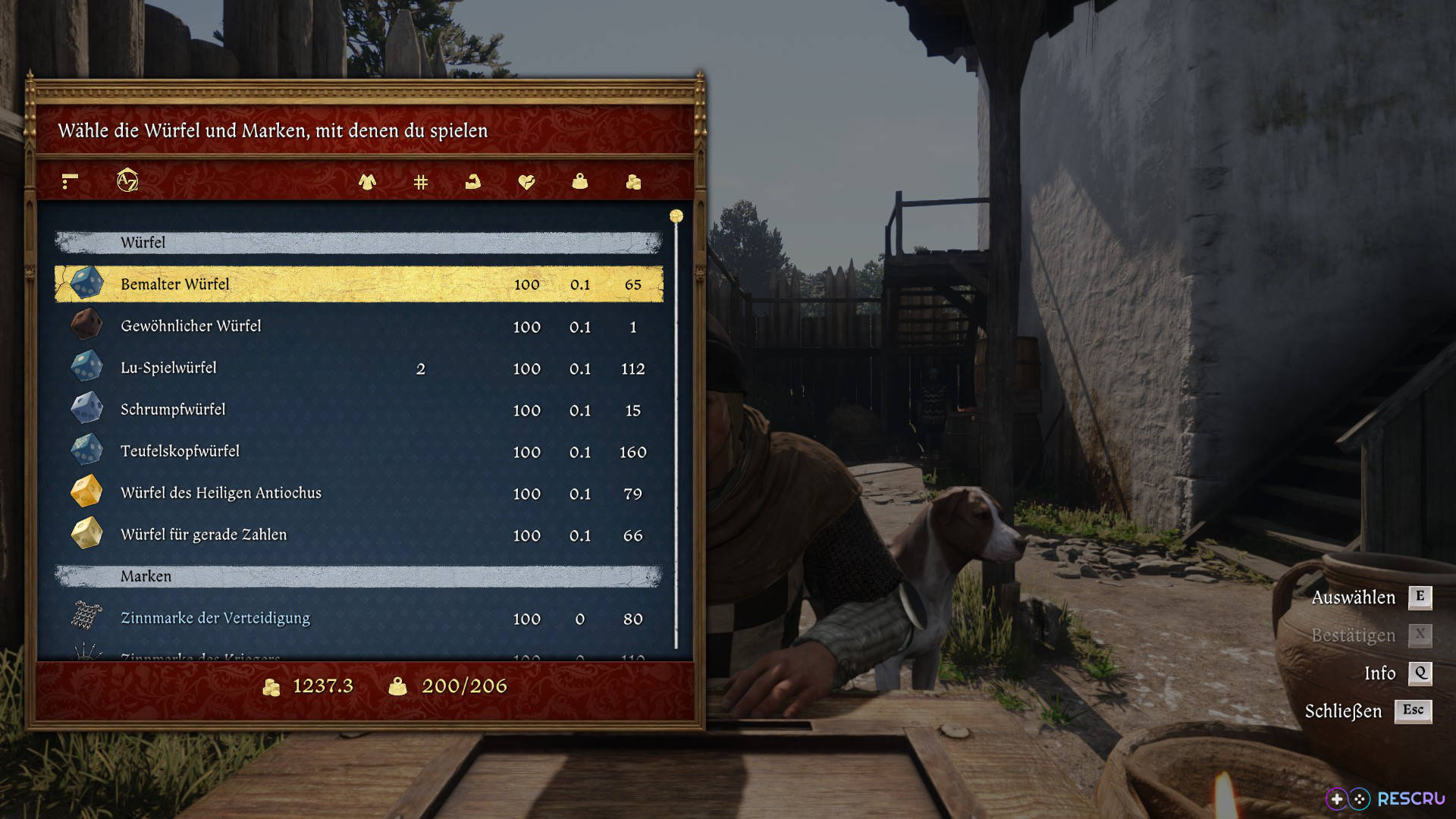1456x819 pixels.
Task: Choose the Teufelskopfwürfel die
Action: pyautogui.click(x=359, y=451)
